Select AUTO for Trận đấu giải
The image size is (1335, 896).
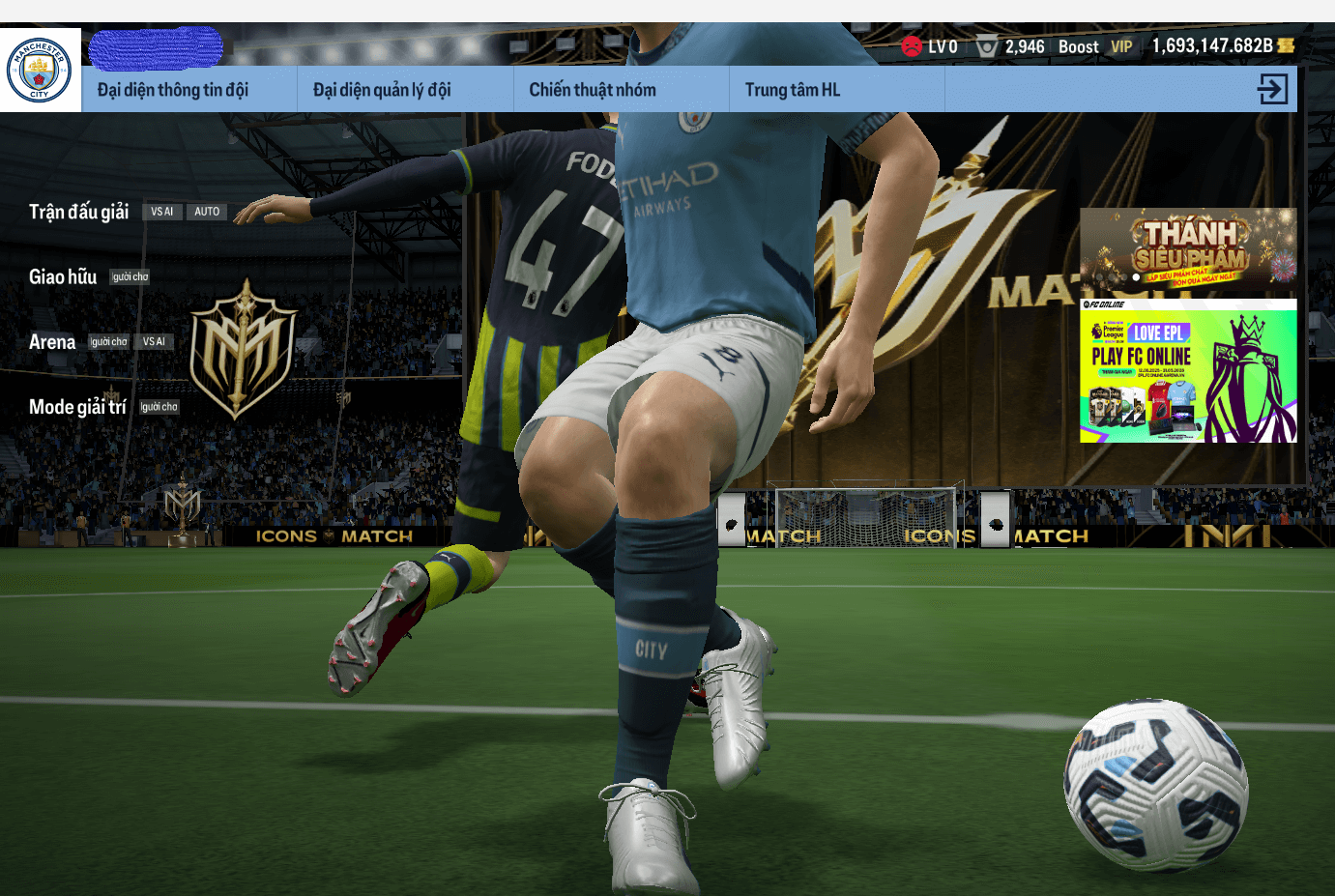point(207,212)
